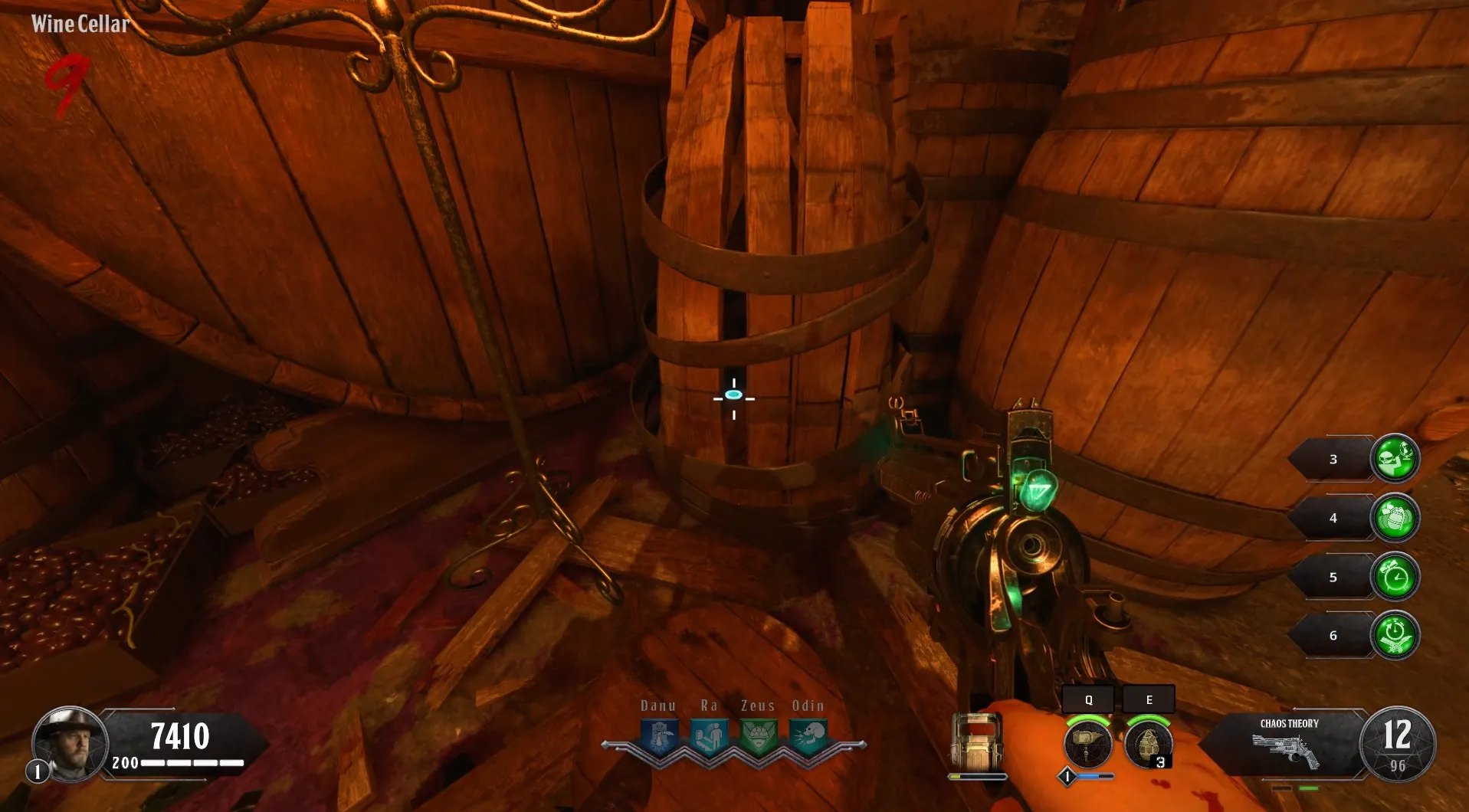
Task: Click the player character portrait
Action: [x=69, y=742]
